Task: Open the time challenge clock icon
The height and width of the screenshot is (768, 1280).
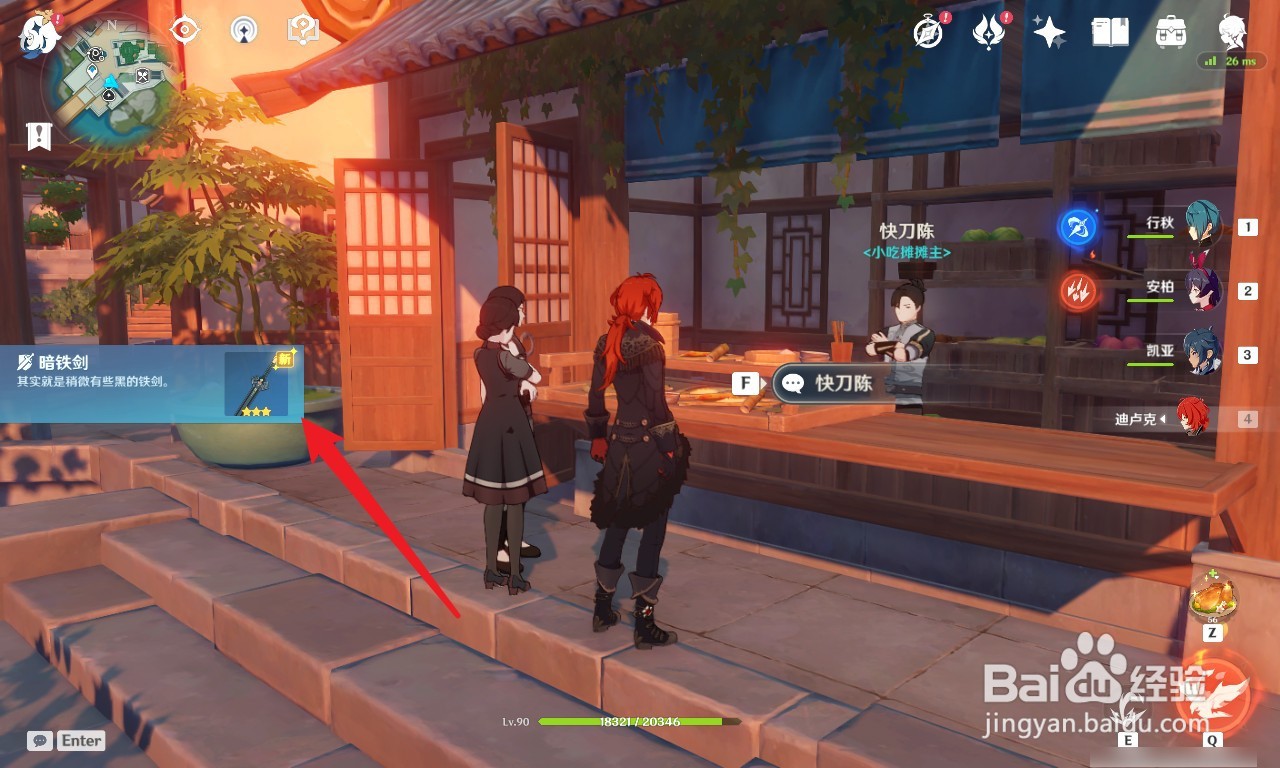Action: [929, 33]
